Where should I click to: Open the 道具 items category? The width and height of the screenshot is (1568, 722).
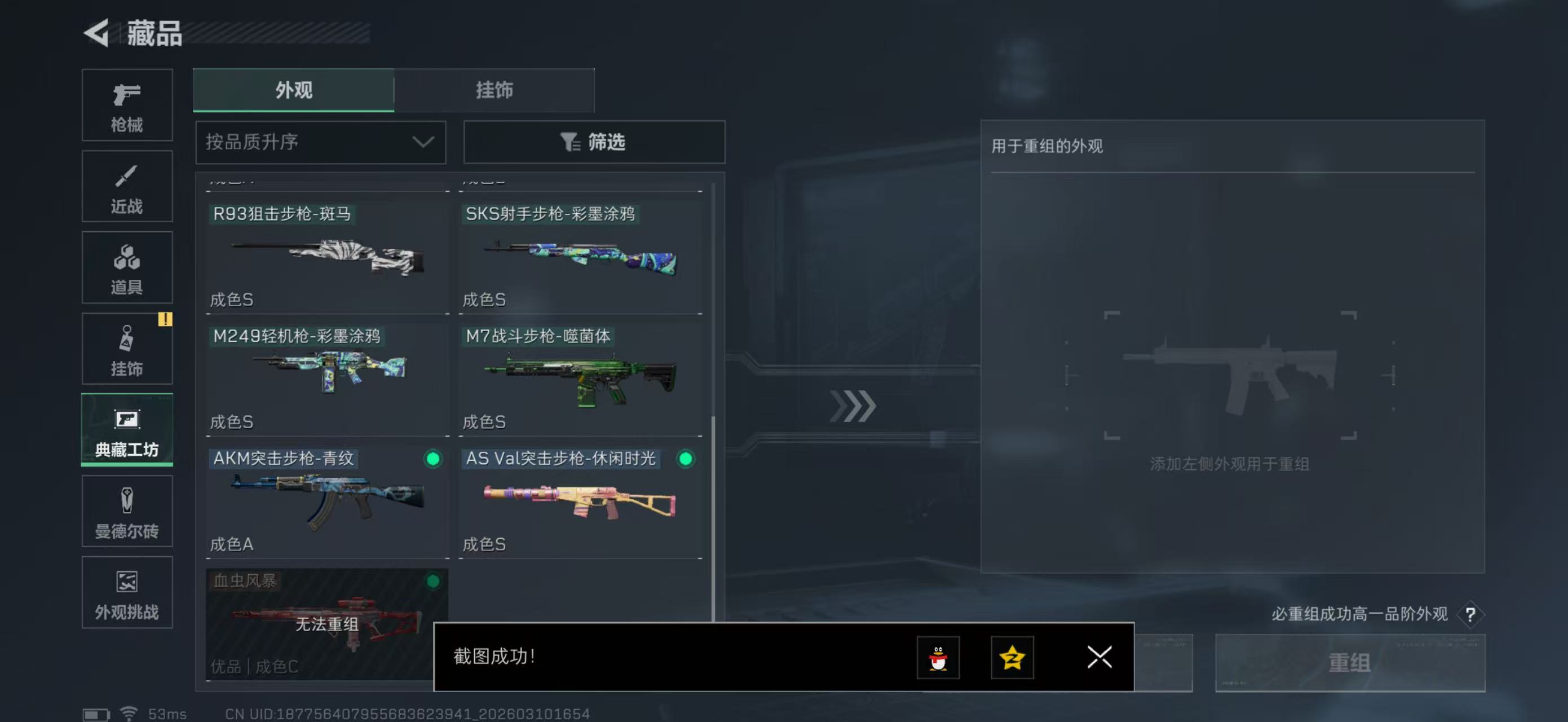(x=127, y=268)
